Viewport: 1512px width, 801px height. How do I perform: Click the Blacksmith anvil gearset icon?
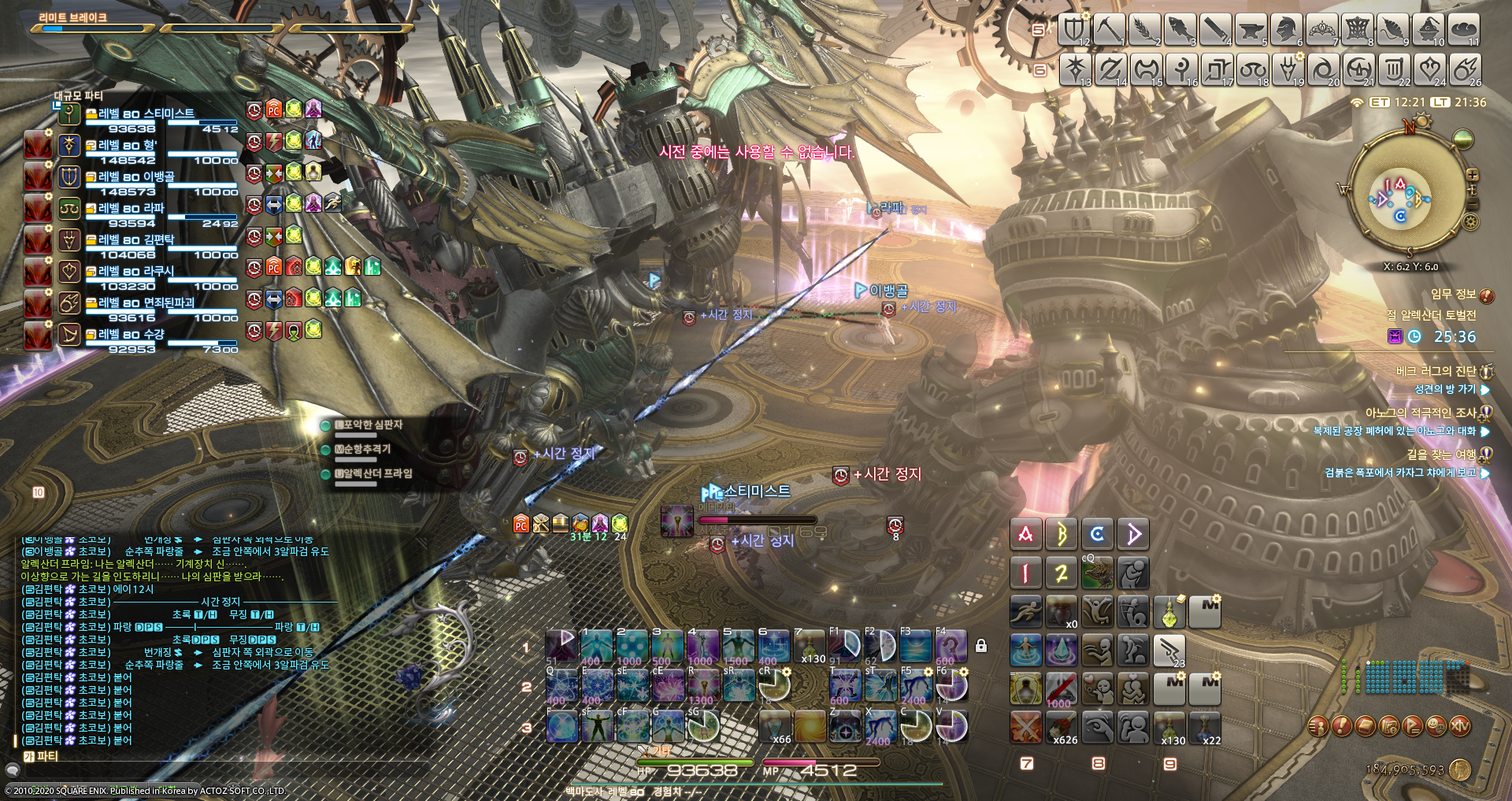pyautogui.click(x=1251, y=29)
